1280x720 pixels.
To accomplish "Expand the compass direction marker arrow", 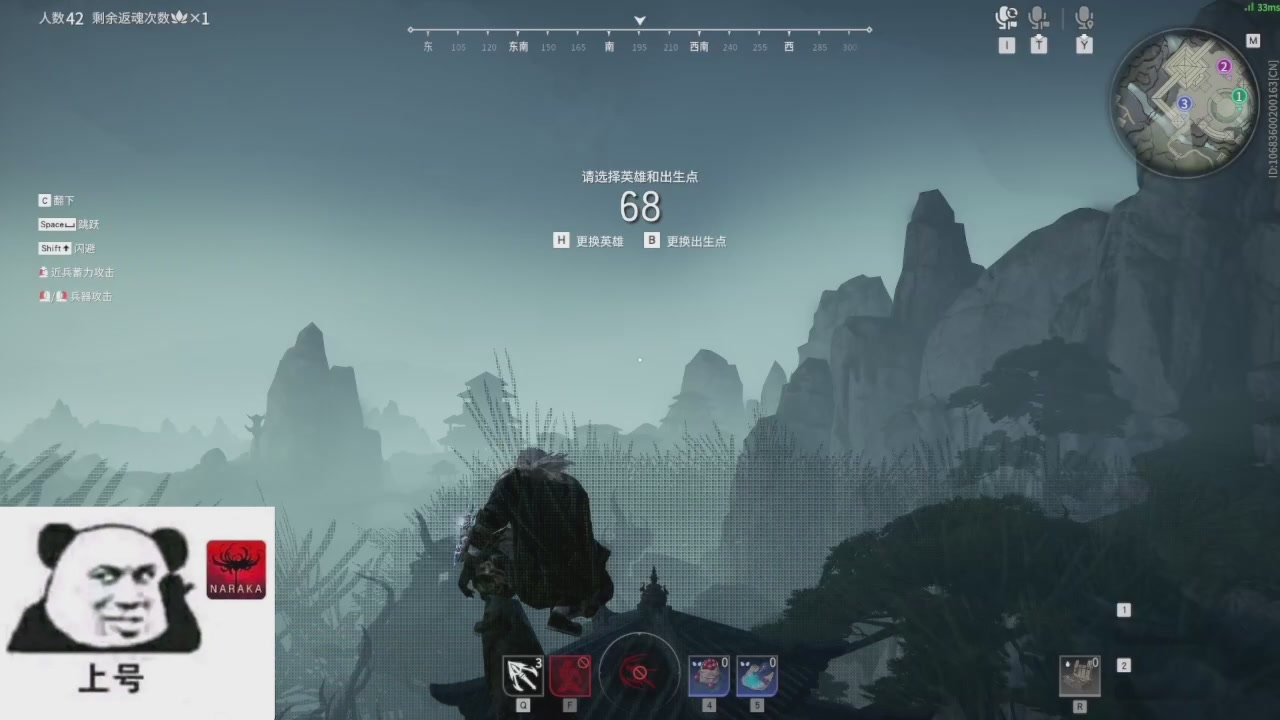I will point(639,20).
